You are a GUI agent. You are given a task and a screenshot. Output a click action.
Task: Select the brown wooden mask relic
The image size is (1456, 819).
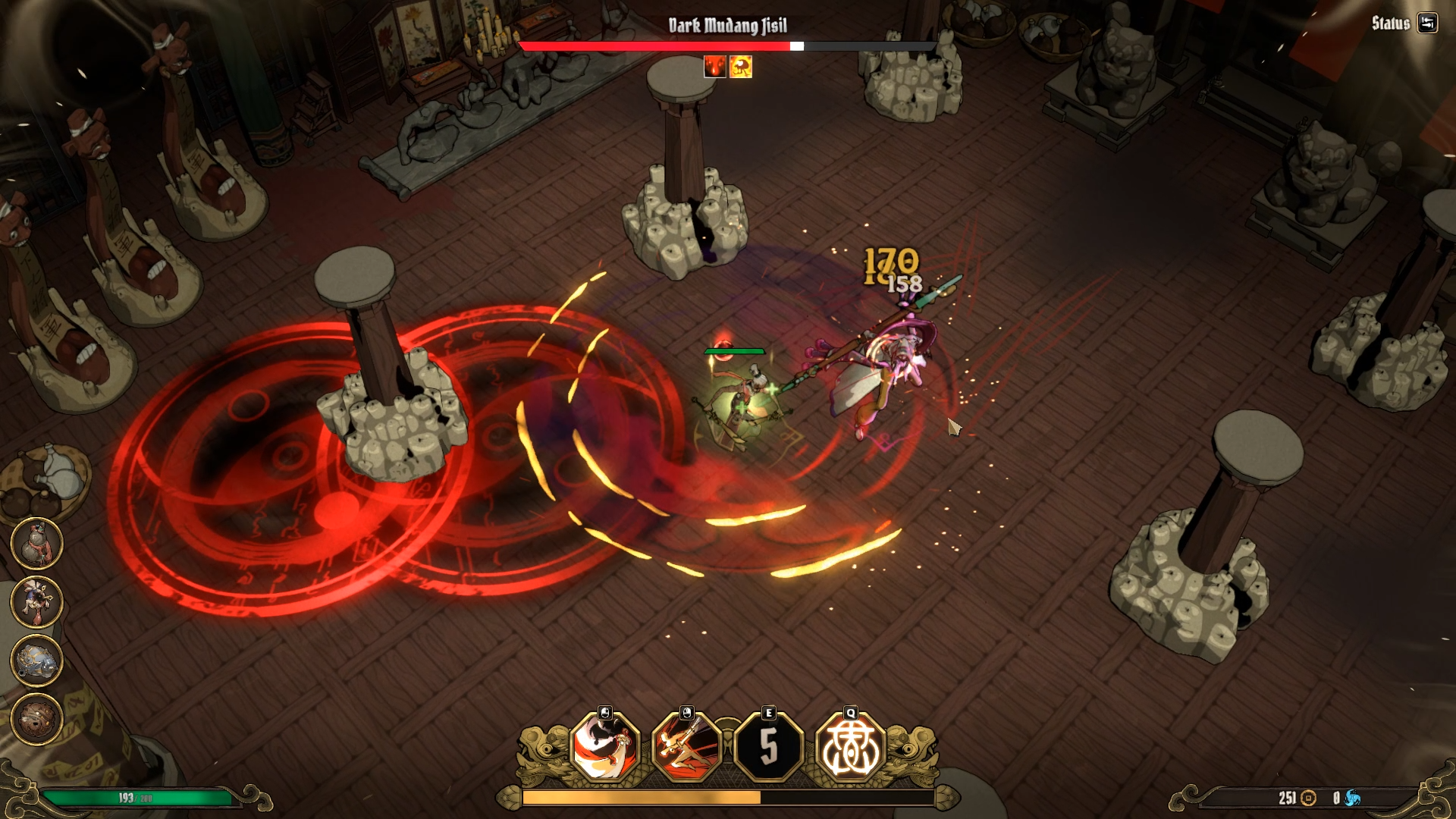pyautogui.click(x=36, y=718)
